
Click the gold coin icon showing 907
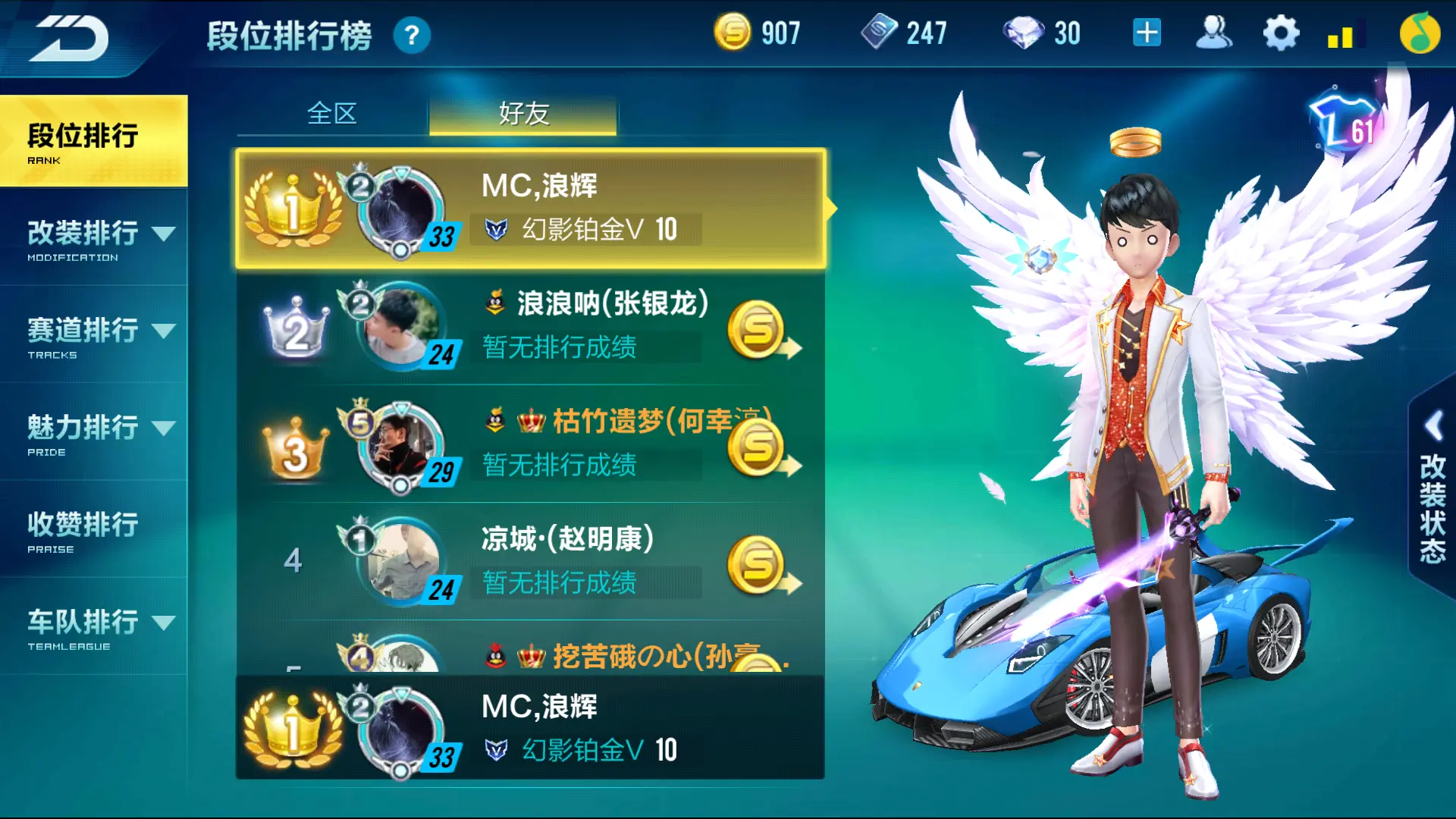click(x=734, y=32)
